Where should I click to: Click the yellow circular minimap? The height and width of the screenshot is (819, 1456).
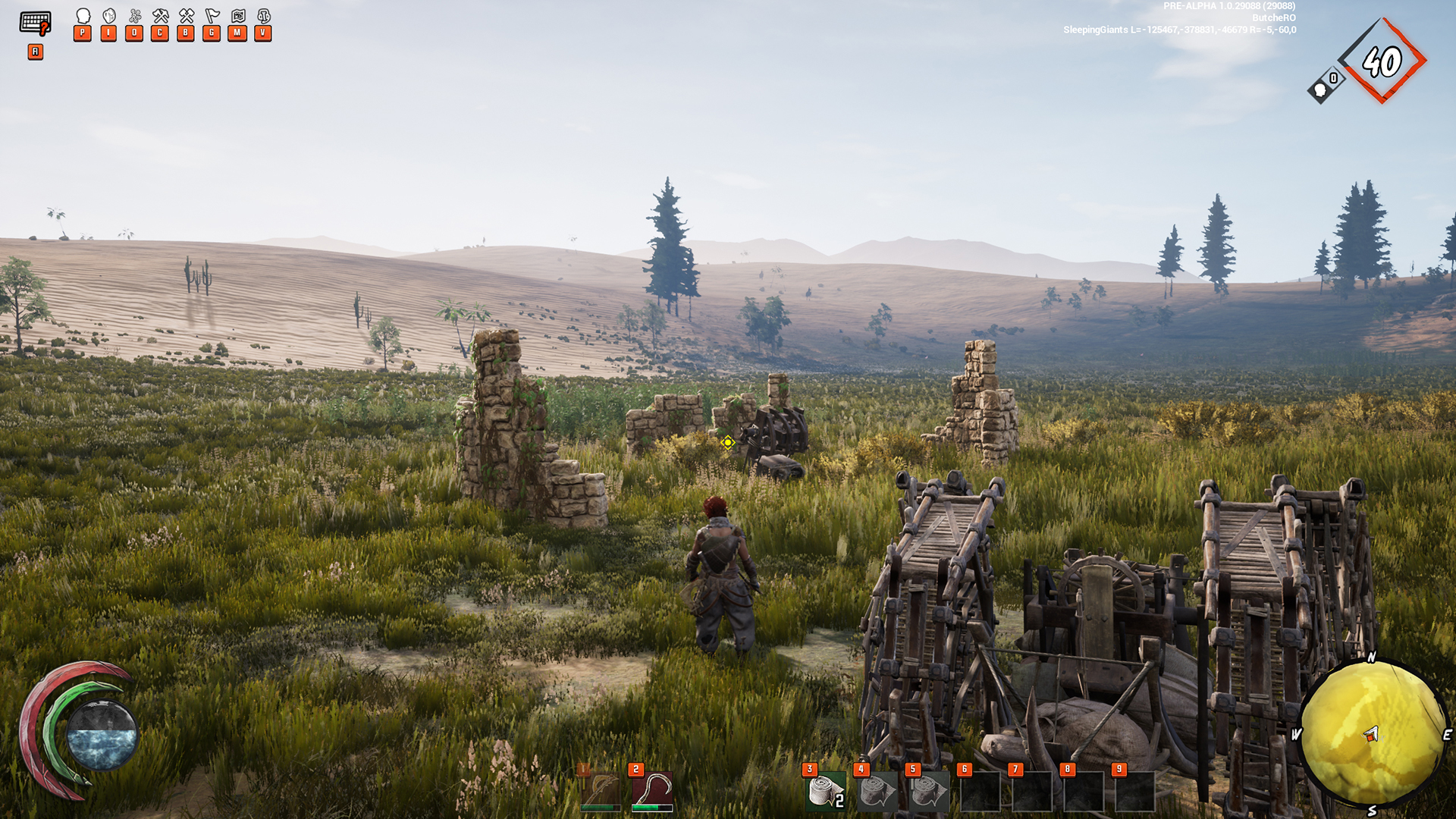point(1372,733)
